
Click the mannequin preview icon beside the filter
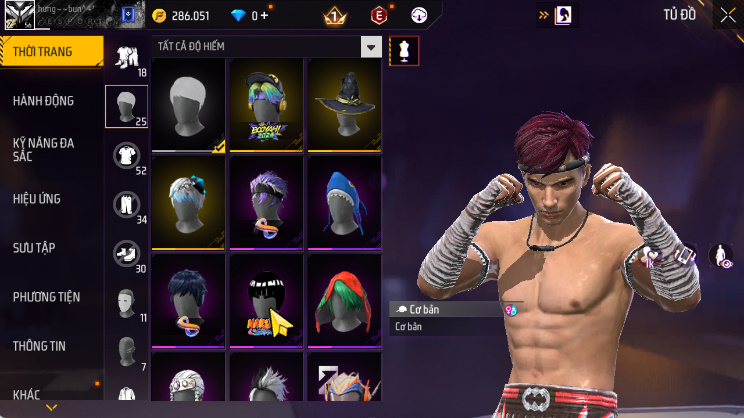(404, 50)
